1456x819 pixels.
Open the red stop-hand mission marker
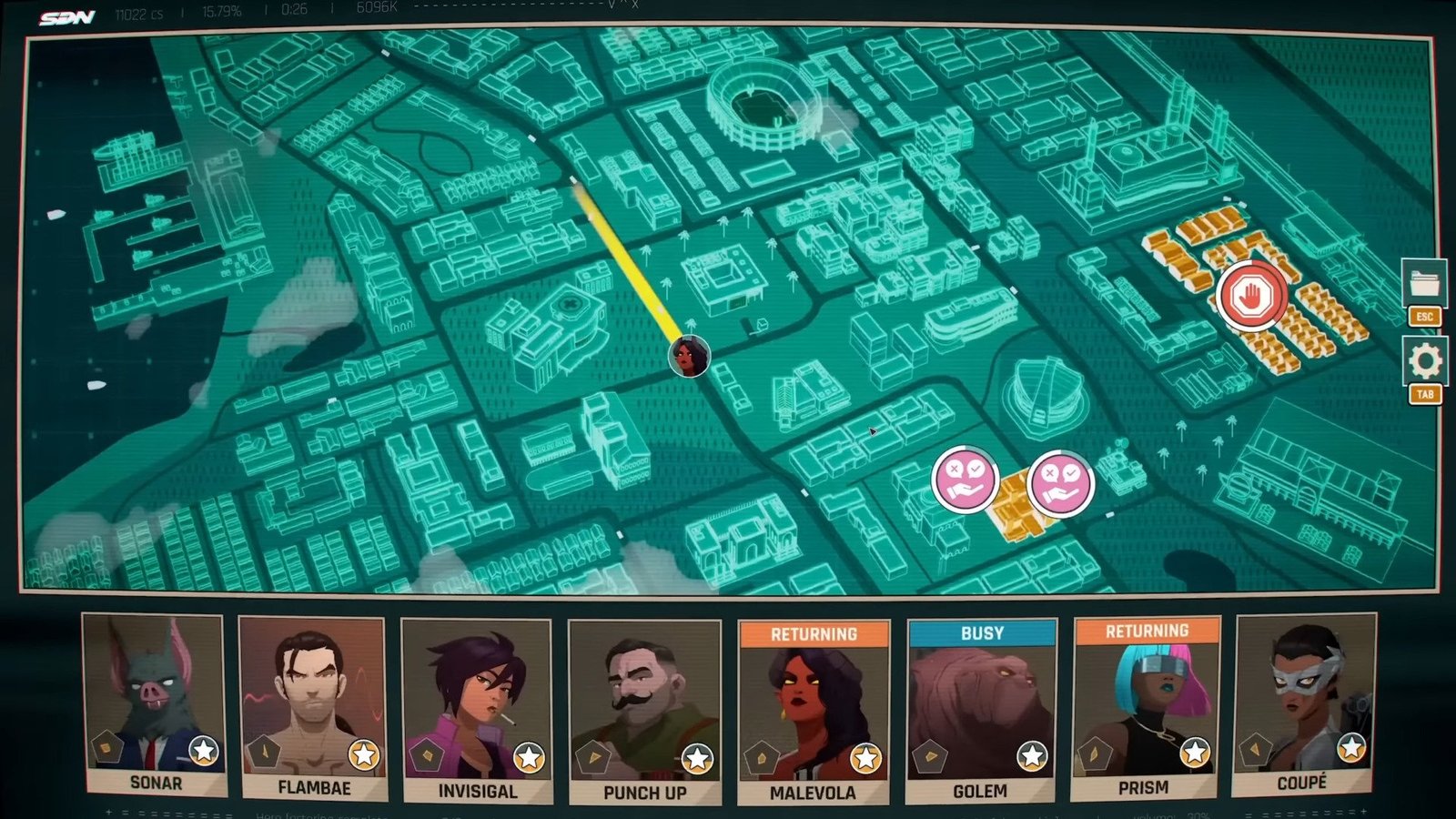pyautogui.click(x=1252, y=295)
